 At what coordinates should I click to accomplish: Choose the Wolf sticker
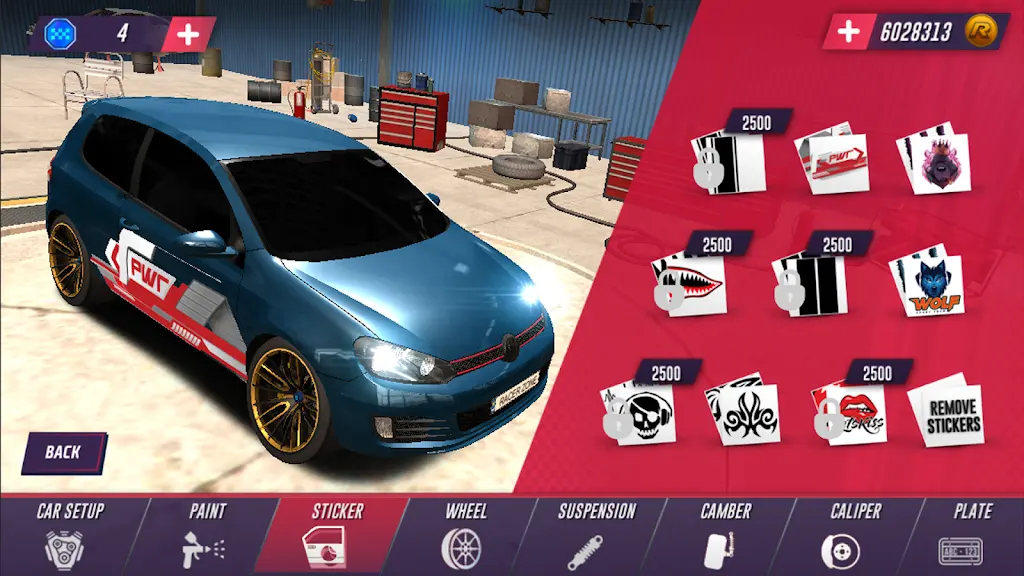[x=927, y=284]
